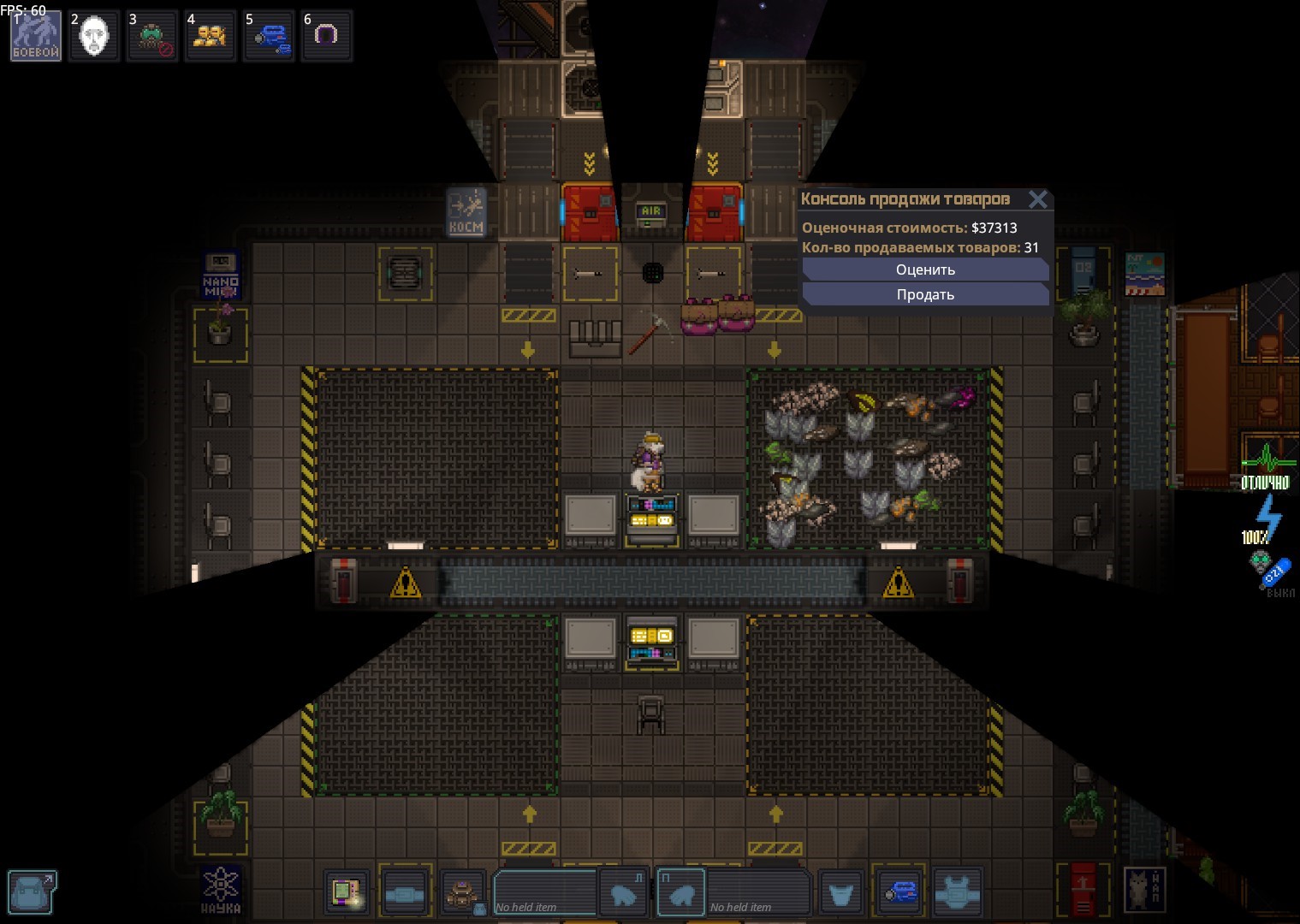1300x924 pixels.
Task: Close the Консоль продажи товаров window
Action: click(x=1038, y=199)
